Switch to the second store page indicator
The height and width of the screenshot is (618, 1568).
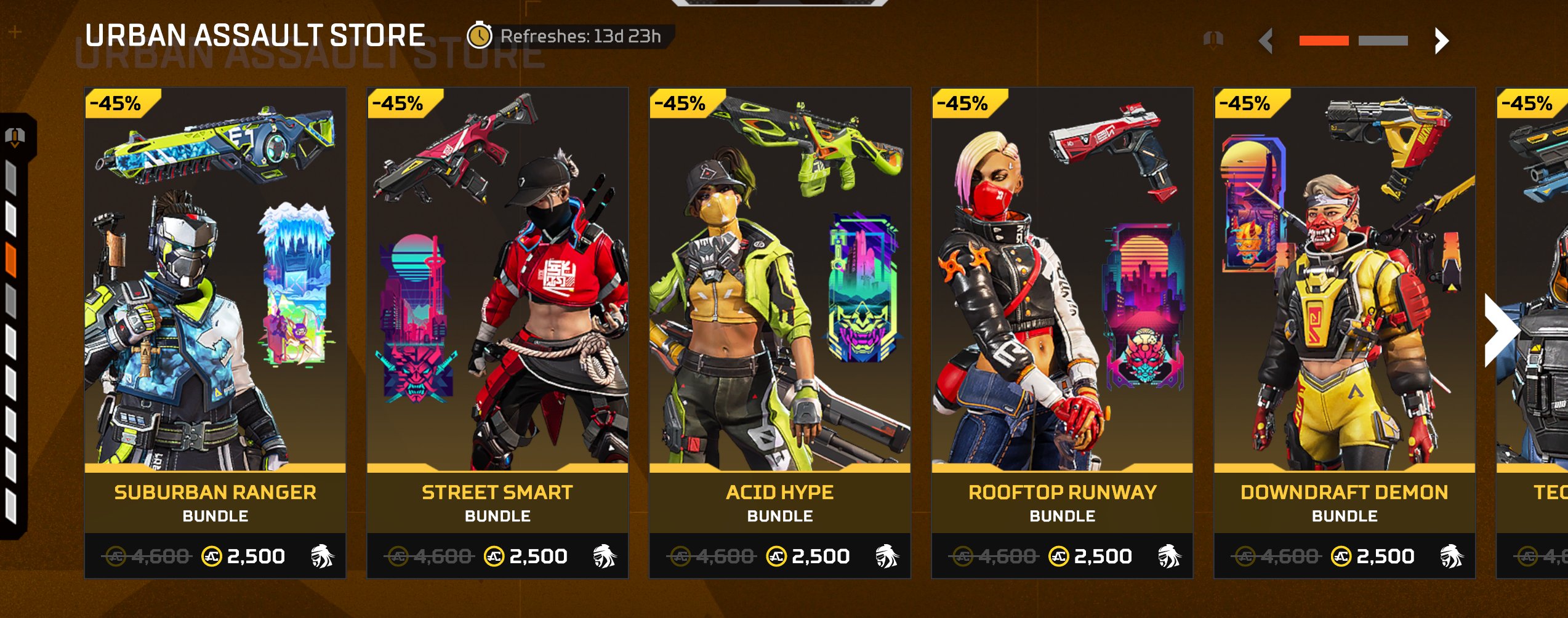point(1383,41)
